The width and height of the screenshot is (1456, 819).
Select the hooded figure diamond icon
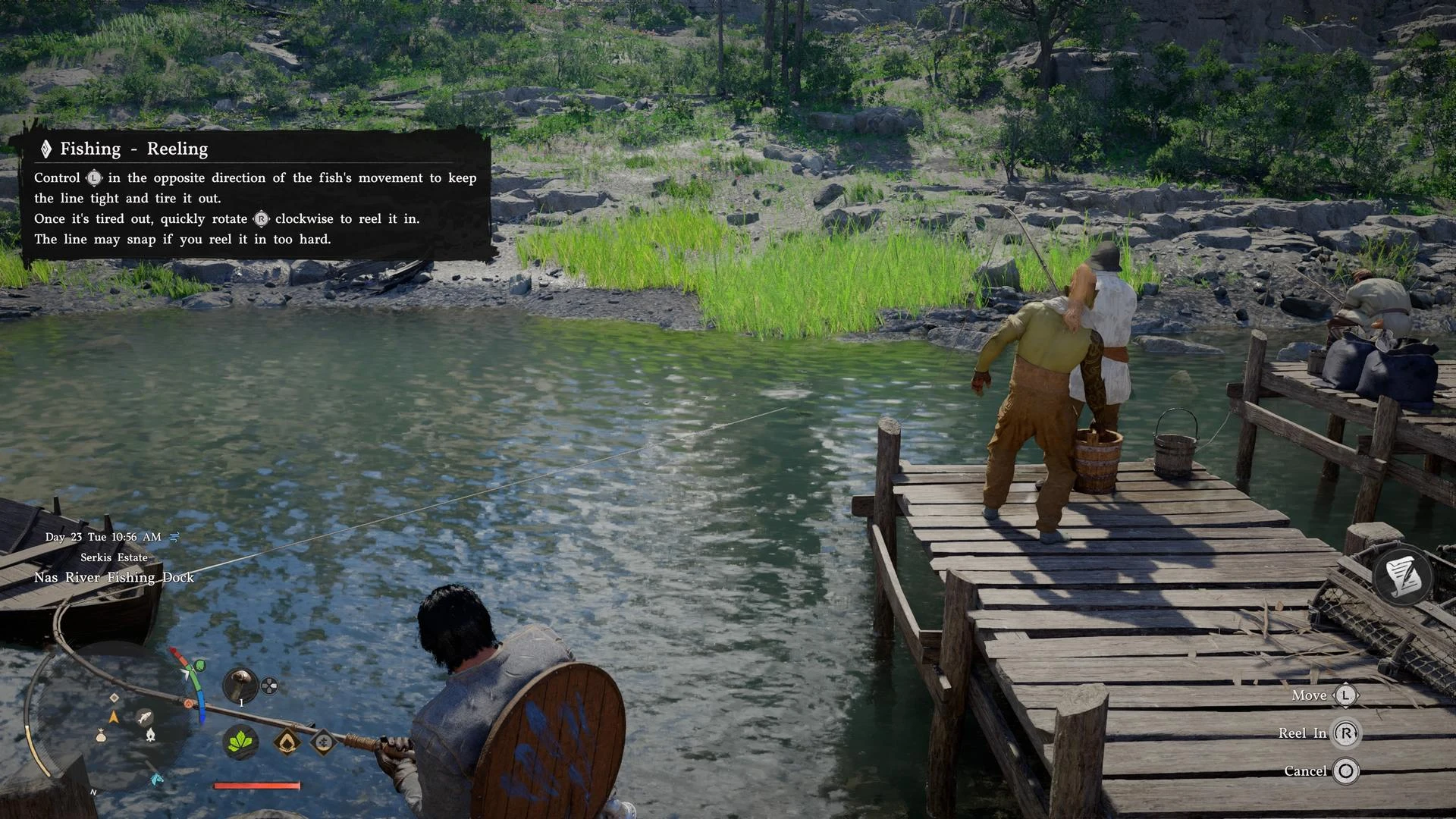point(287,742)
